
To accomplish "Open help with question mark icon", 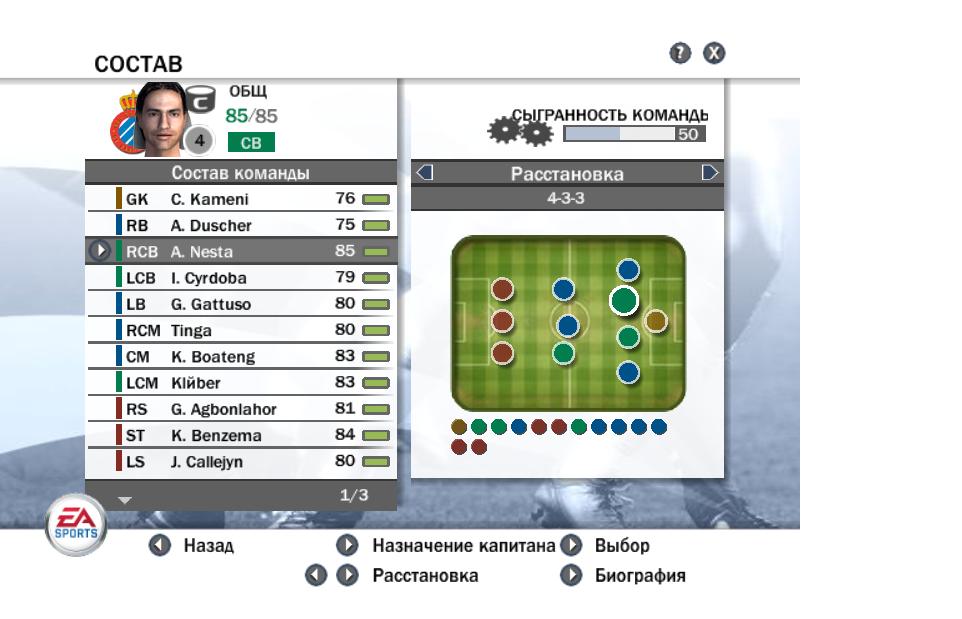I will coord(680,54).
